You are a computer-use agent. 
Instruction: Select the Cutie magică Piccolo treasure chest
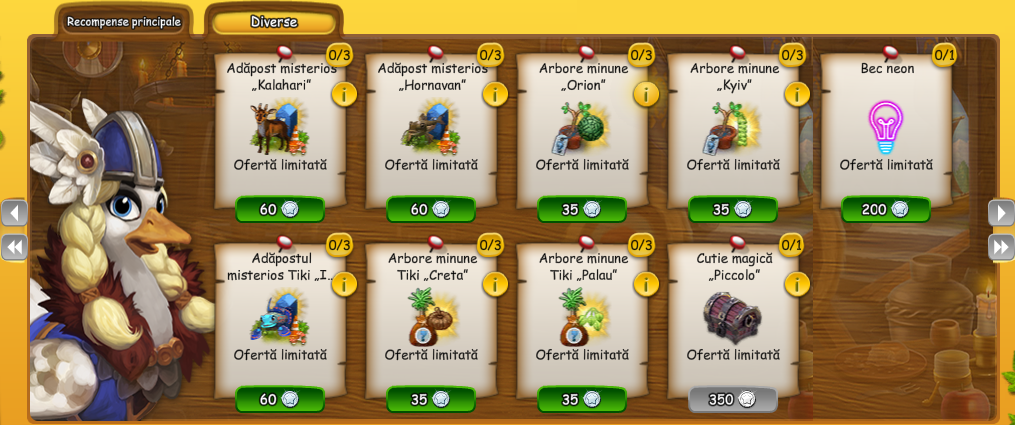tap(733, 317)
